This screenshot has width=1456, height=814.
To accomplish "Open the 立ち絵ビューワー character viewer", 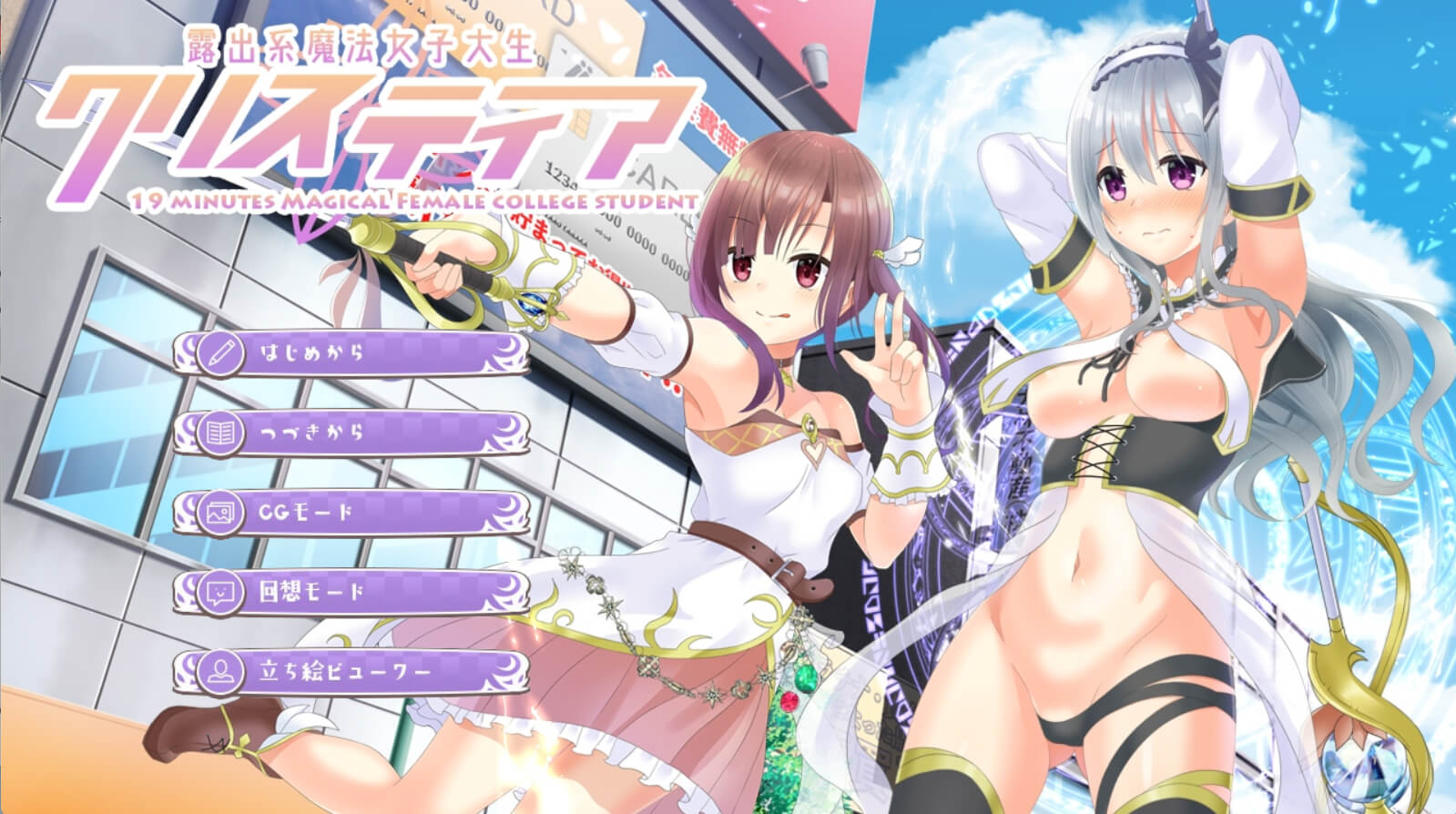I will point(351,673).
